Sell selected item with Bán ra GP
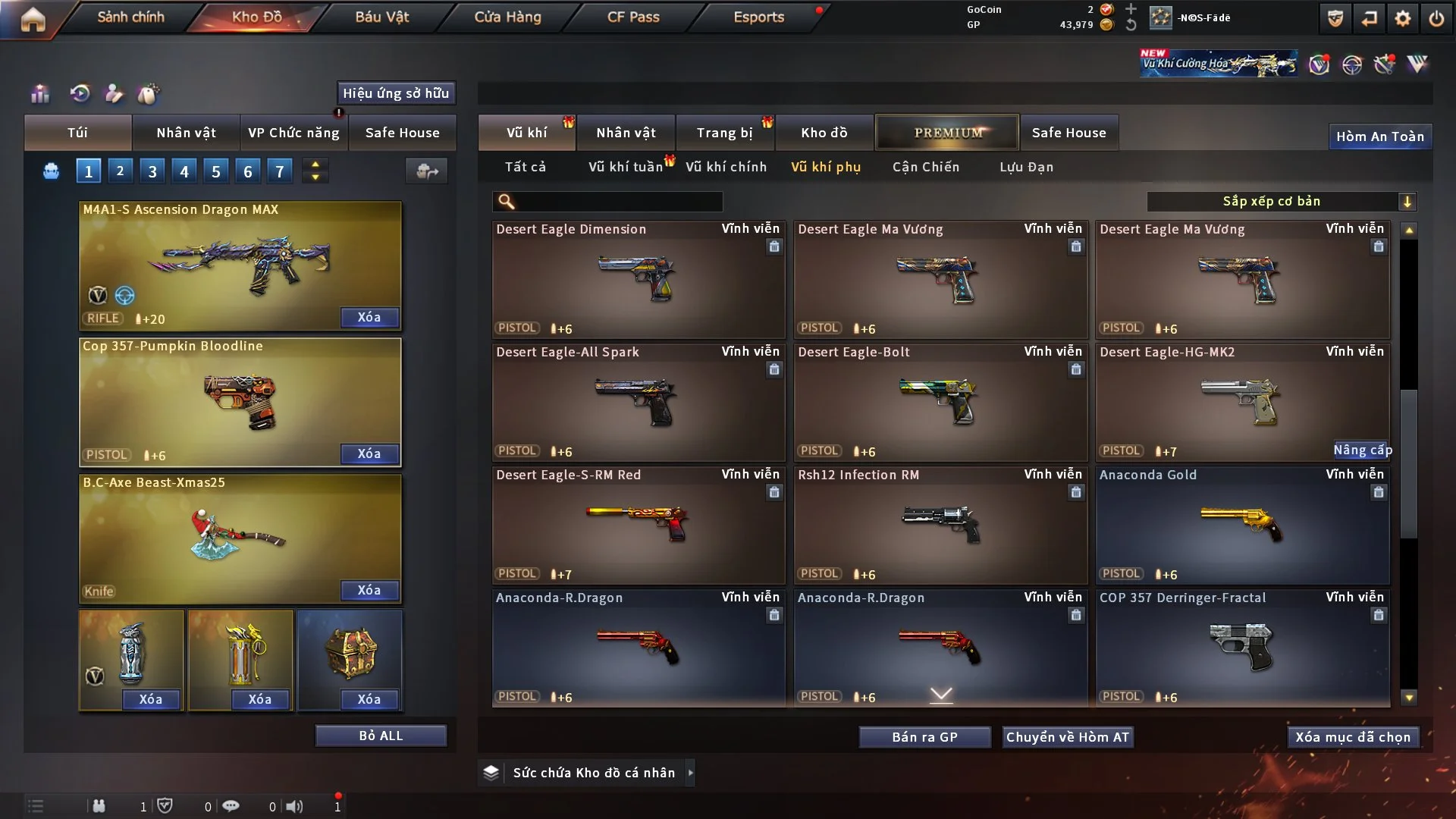Image resolution: width=1456 pixels, height=819 pixels. [x=924, y=737]
